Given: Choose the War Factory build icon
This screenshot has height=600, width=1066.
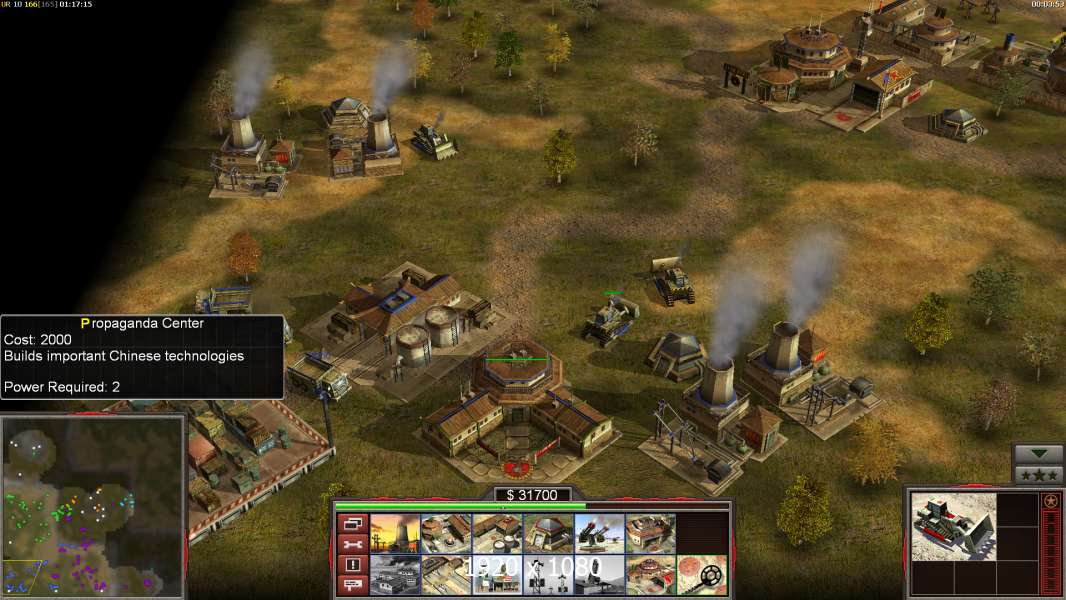Looking at the screenshot, I should [x=650, y=534].
